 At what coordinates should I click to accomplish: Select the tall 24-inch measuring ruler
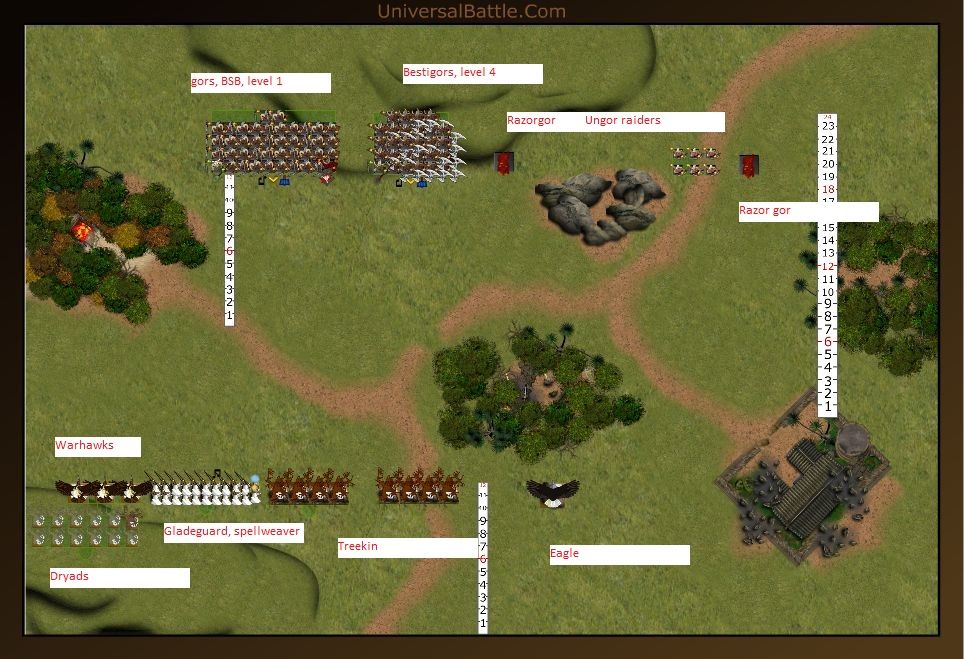point(827,265)
